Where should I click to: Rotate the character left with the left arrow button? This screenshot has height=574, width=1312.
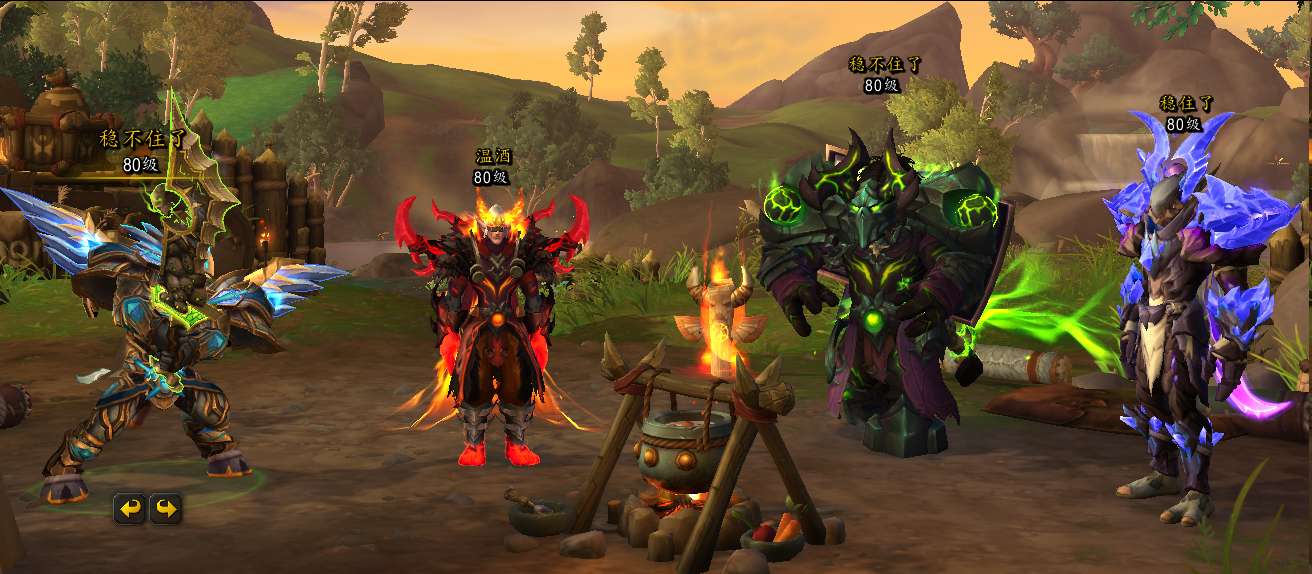click(x=129, y=509)
